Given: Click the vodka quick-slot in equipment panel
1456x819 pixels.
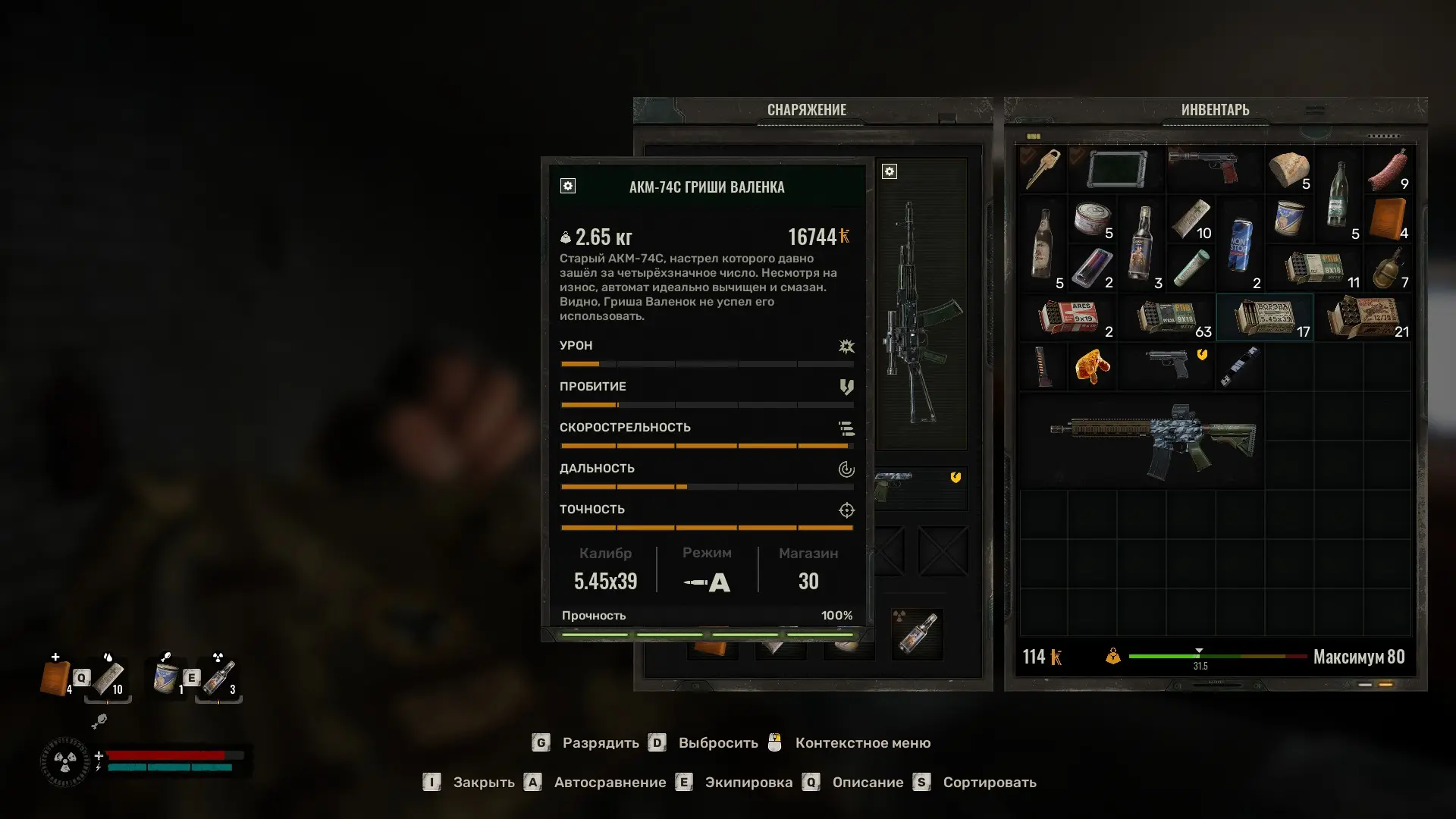Looking at the screenshot, I should pyautogui.click(x=917, y=634).
